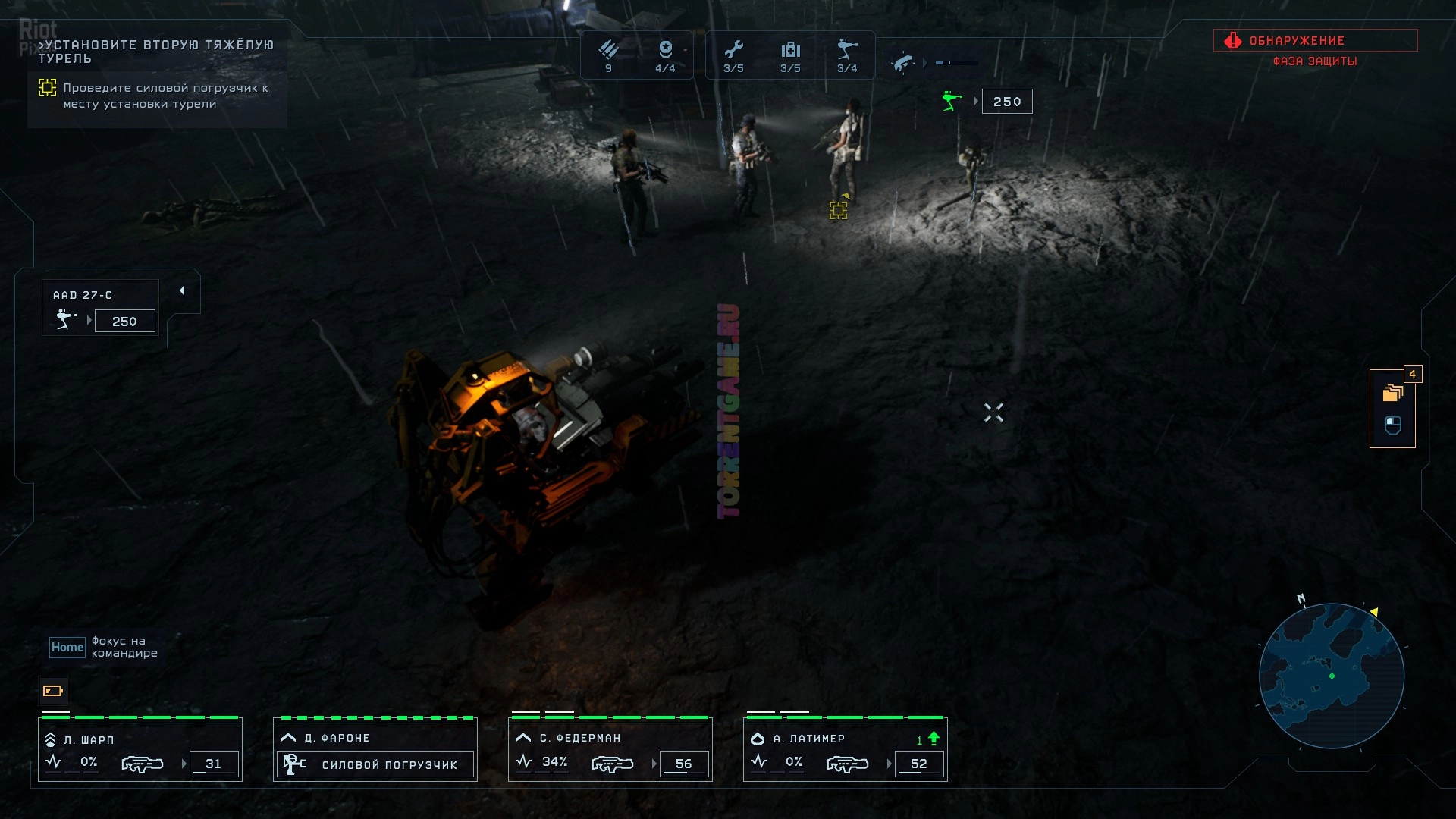Click the yellow battery icon above squad
1456x819 pixels.
tap(53, 691)
